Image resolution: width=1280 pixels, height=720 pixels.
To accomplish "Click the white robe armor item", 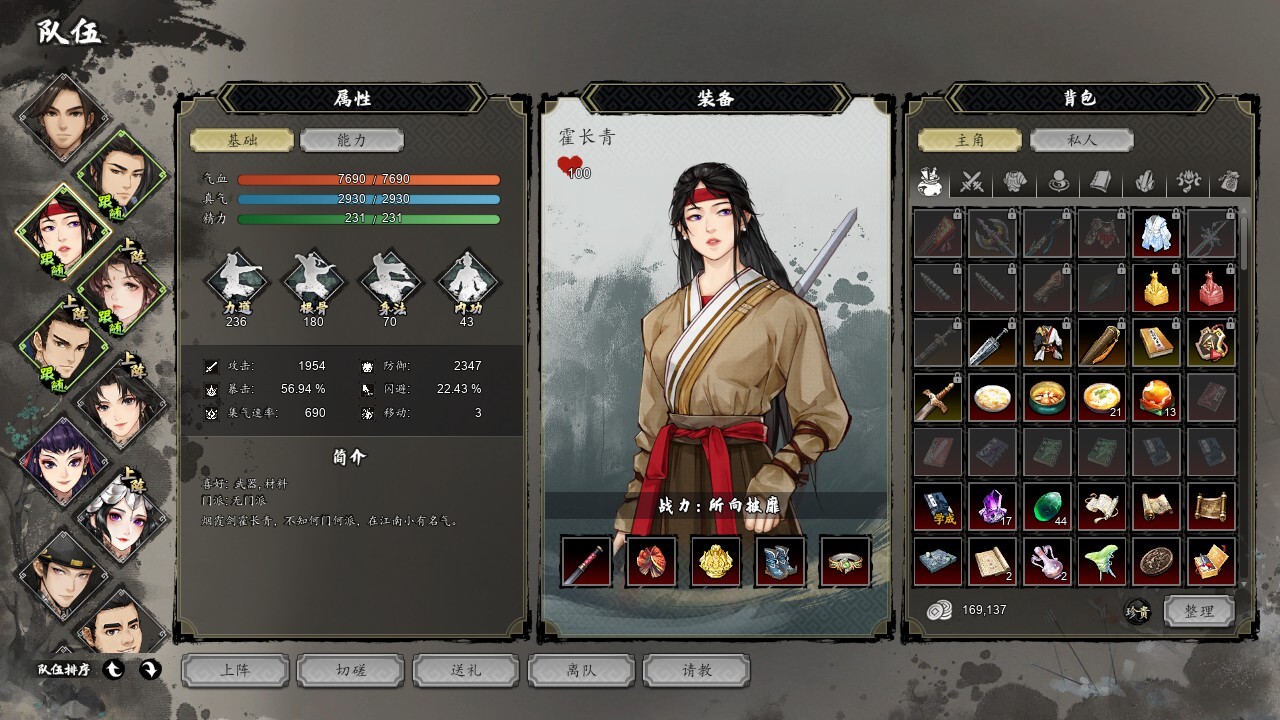I will click(x=1156, y=233).
